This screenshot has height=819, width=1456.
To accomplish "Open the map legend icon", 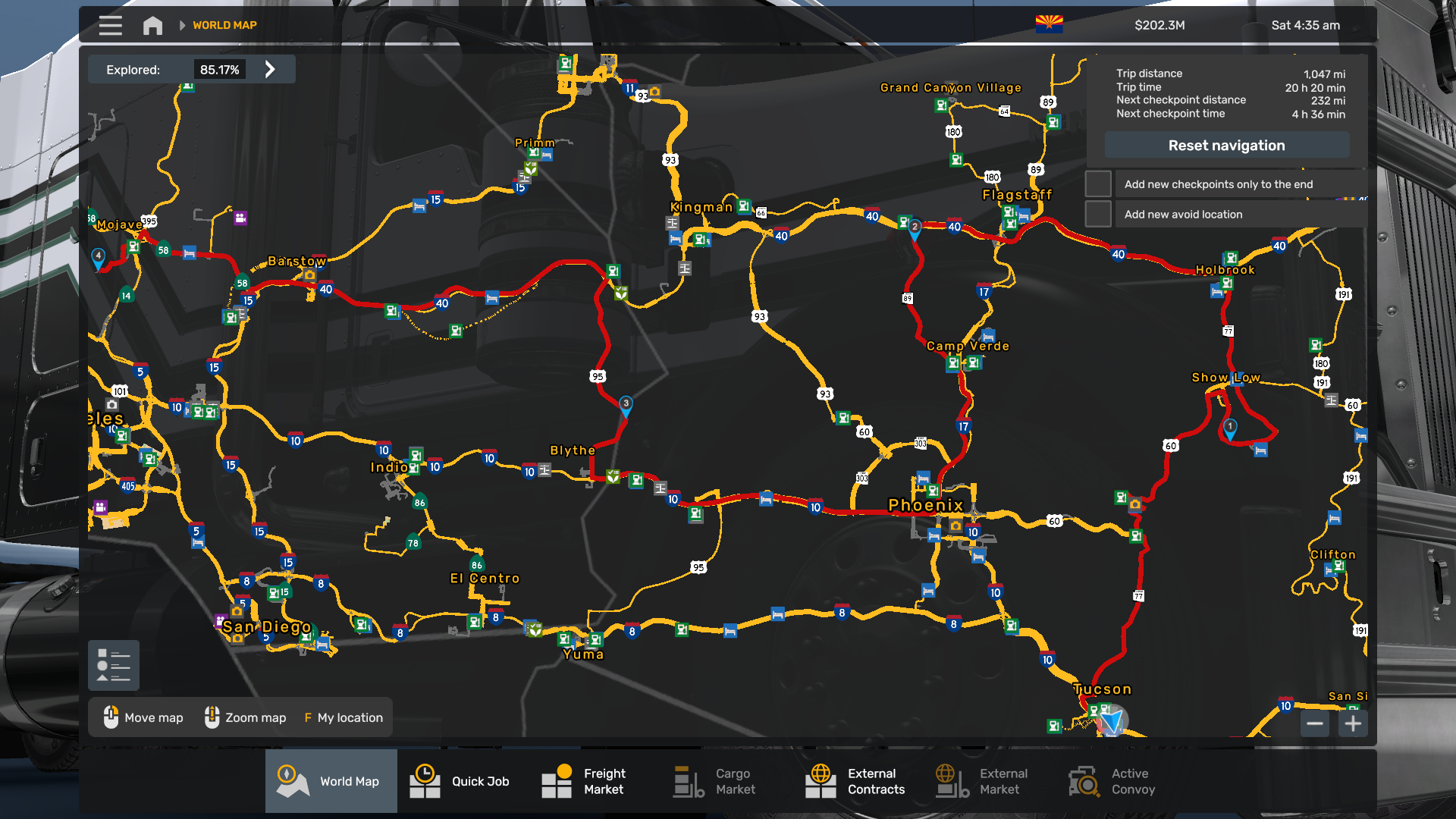I will (x=113, y=665).
